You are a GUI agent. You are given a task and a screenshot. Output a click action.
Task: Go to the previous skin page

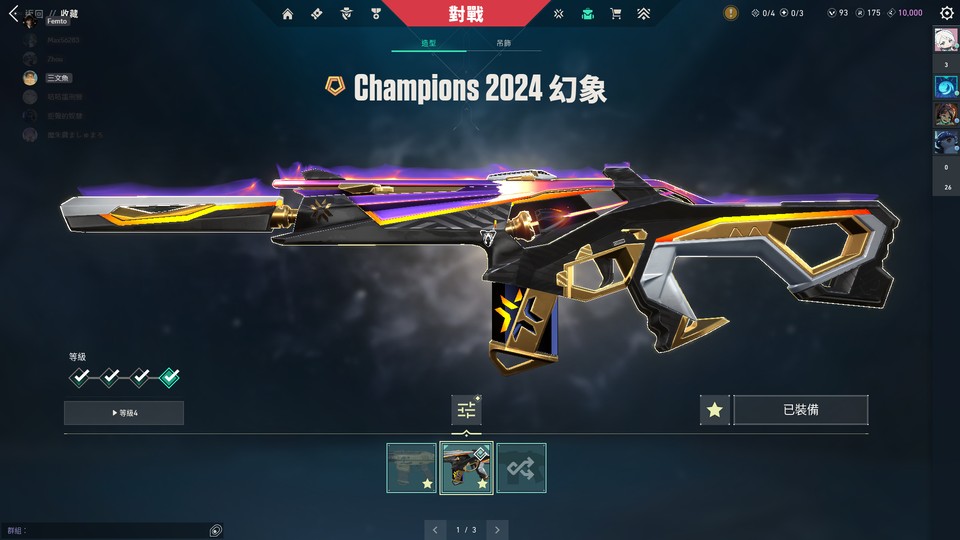pos(435,529)
